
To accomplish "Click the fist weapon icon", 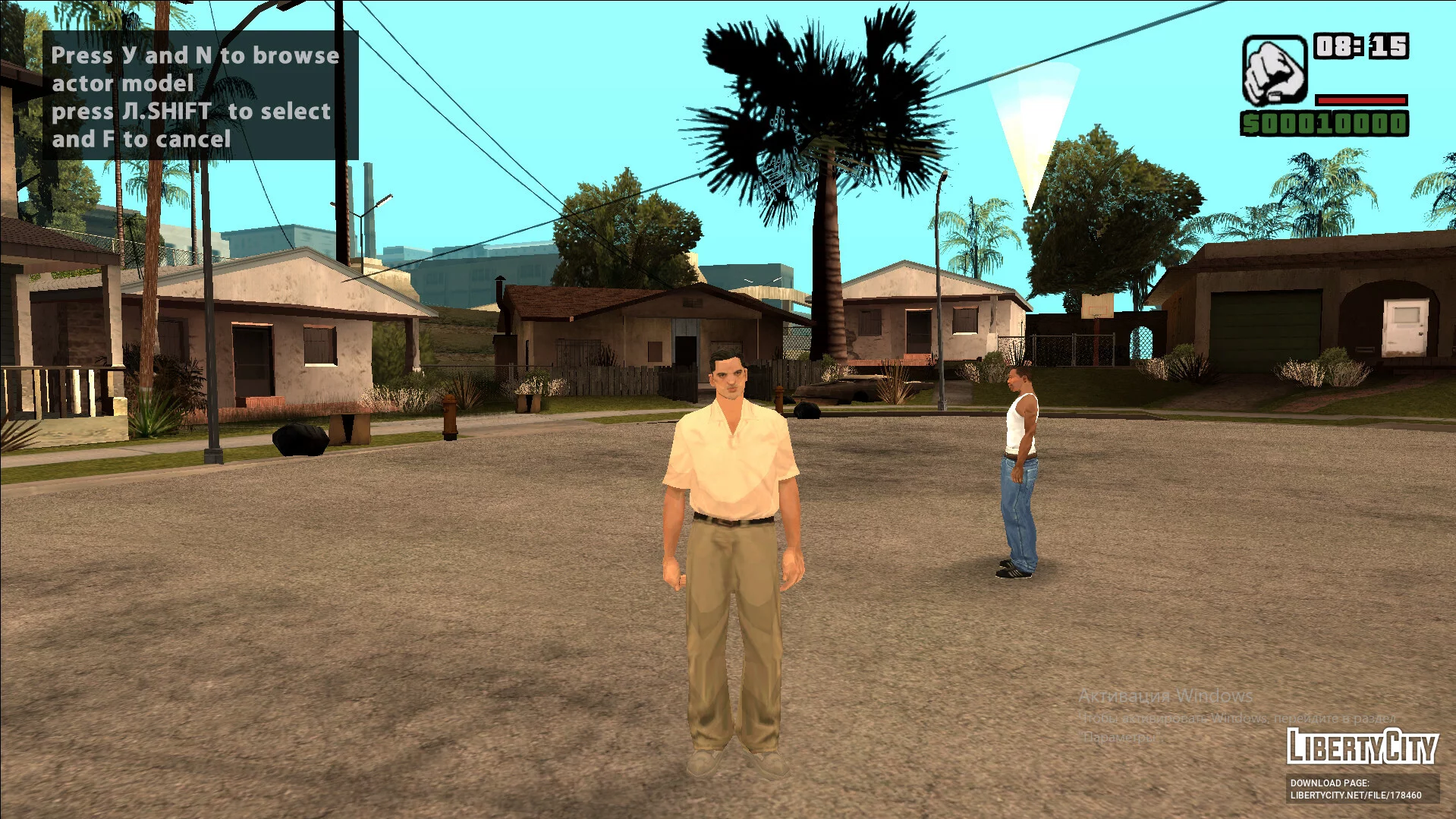I will click(x=1274, y=71).
